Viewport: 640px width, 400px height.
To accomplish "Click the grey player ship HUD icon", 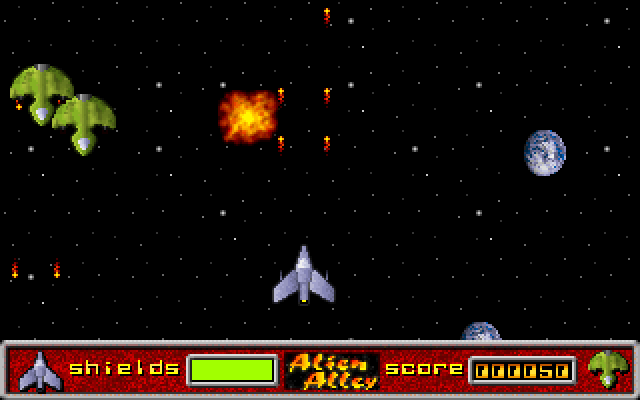I will coord(40,370).
